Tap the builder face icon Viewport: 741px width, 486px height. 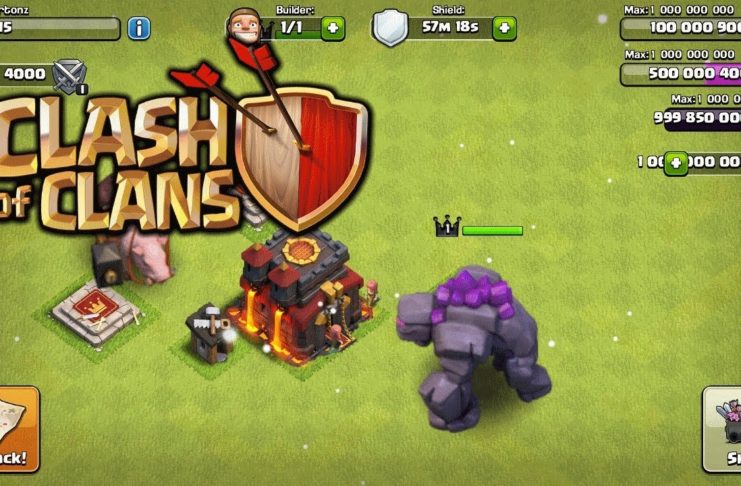pos(241,26)
